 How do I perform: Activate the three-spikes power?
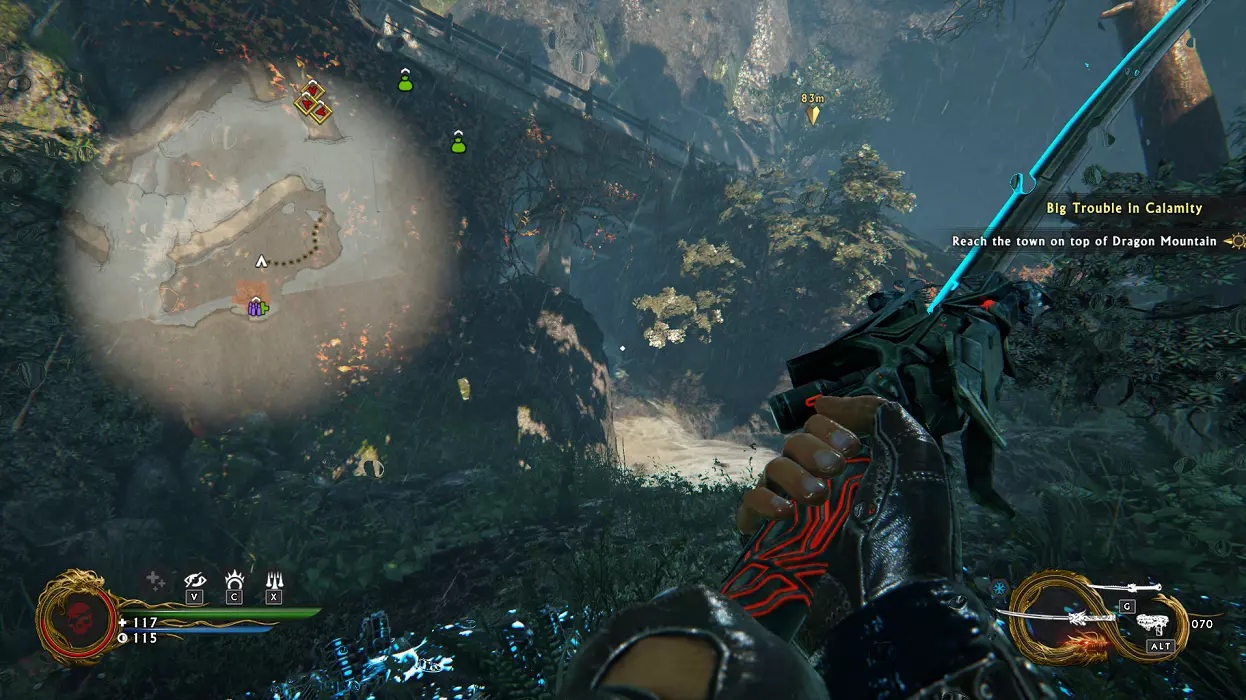(273, 580)
